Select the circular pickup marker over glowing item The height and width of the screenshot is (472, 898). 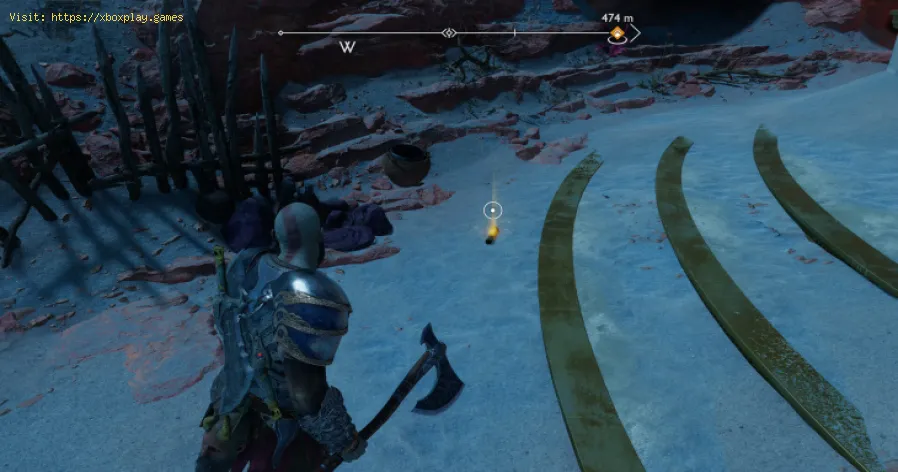click(x=492, y=210)
